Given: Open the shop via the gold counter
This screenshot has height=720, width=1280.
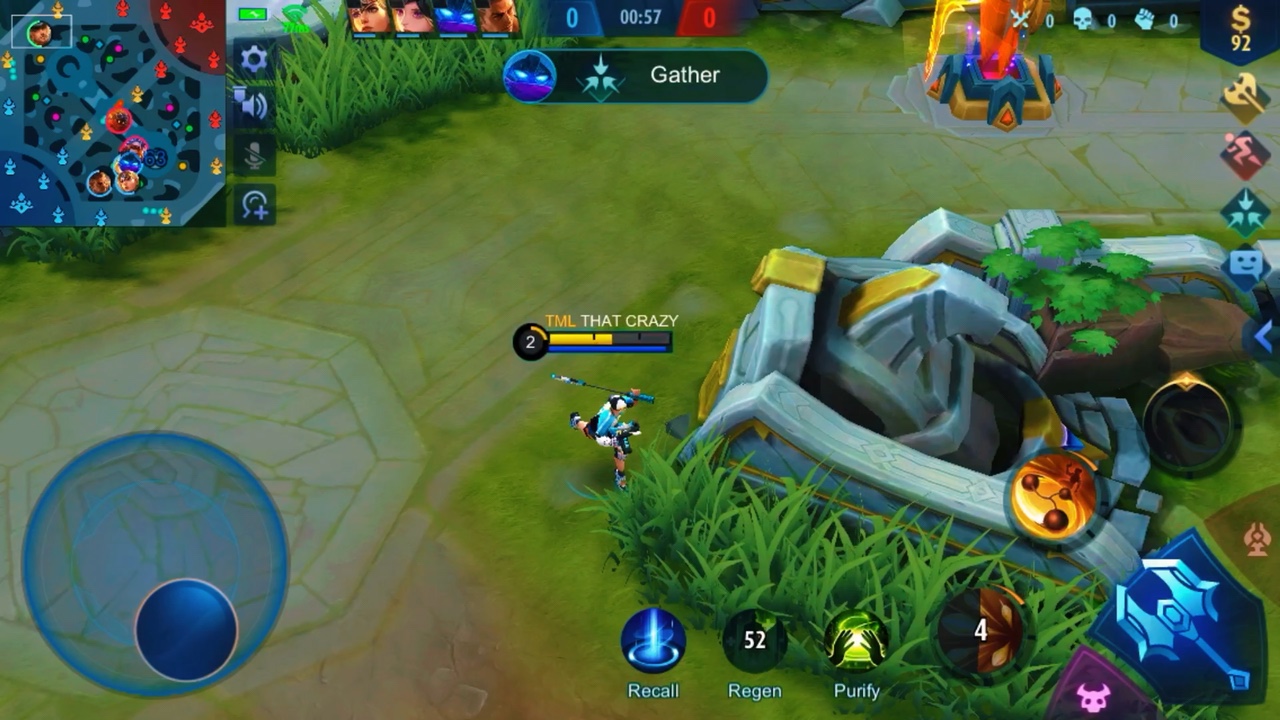Looking at the screenshot, I should coord(1241,30).
